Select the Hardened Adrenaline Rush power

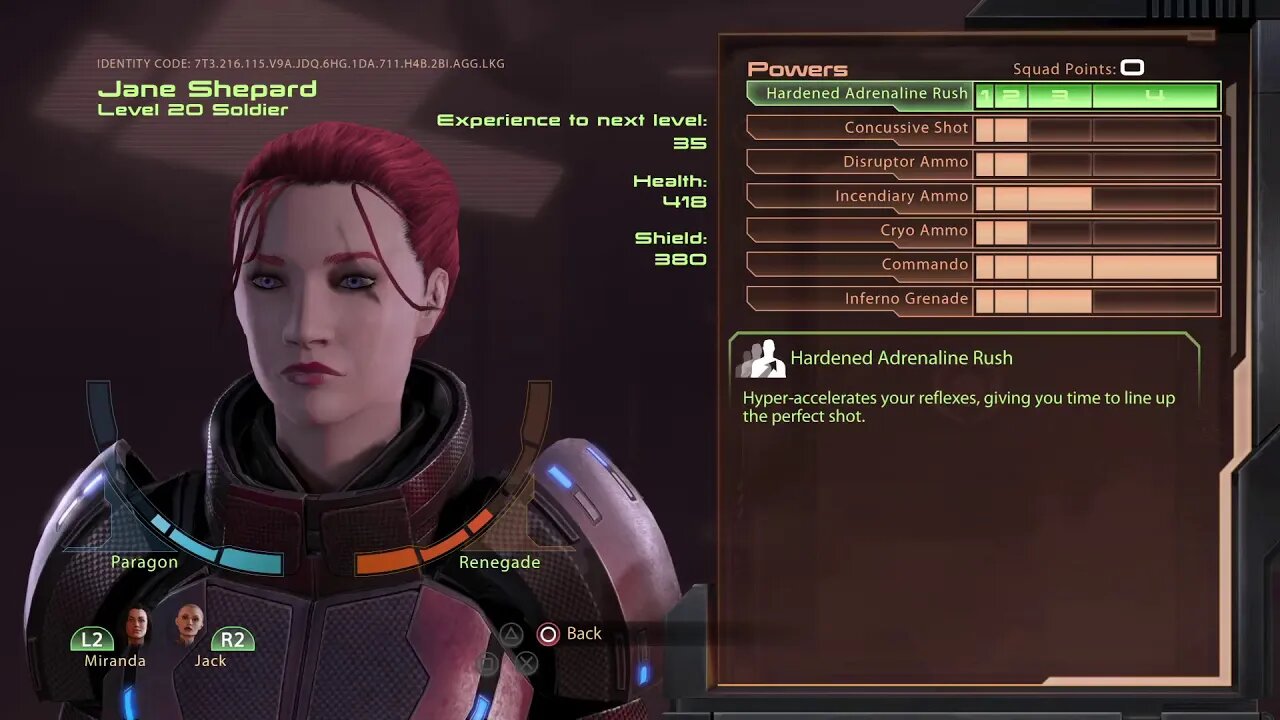866,94
